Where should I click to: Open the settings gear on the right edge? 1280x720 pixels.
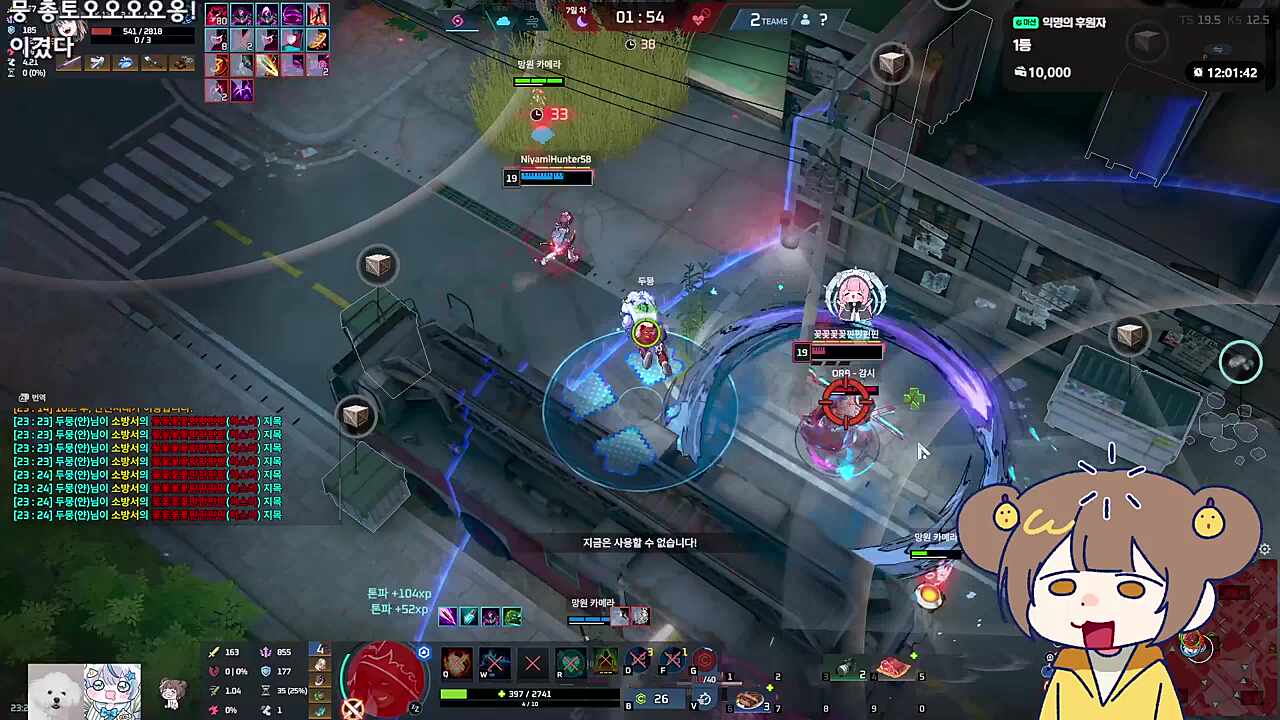[x=1264, y=549]
